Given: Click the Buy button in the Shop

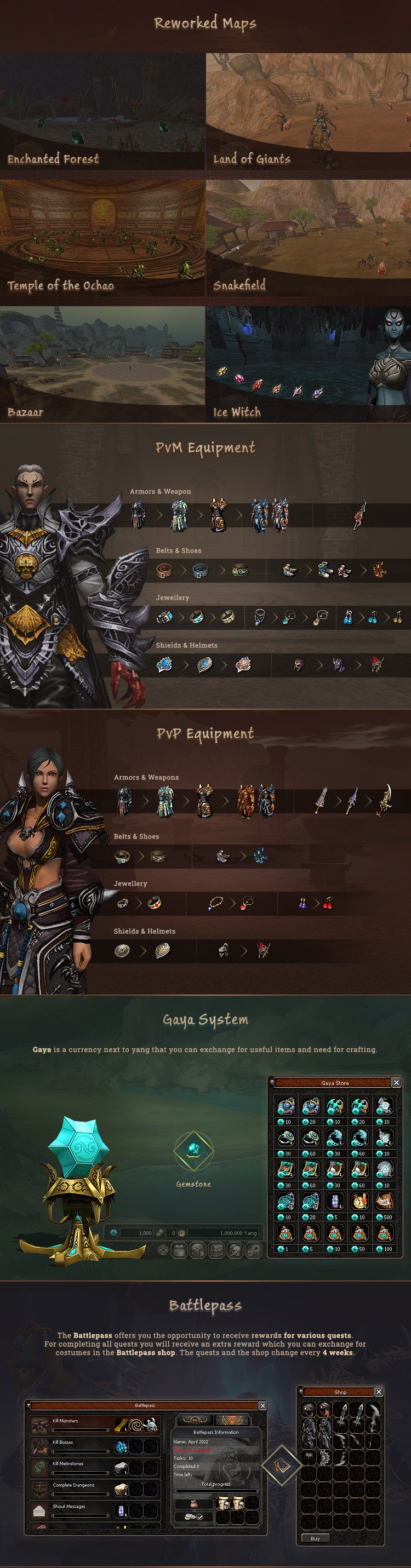Looking at the screenshot, I should tap(315, 1538).
